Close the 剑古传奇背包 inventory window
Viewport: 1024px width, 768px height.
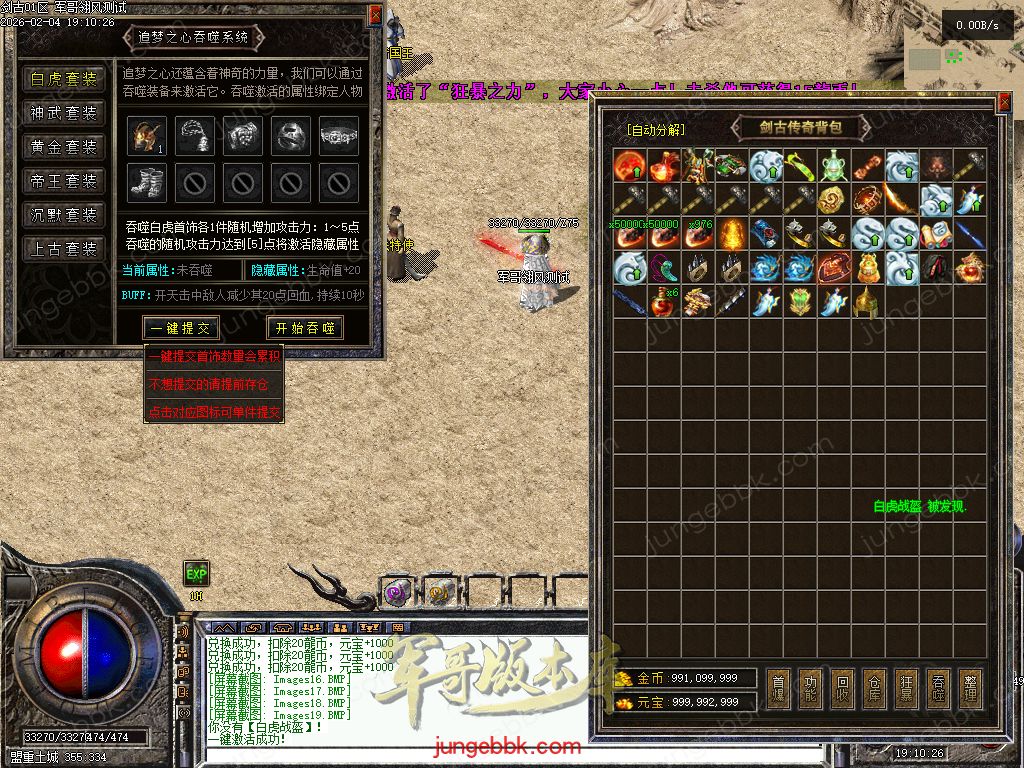tap(1005, 102)
